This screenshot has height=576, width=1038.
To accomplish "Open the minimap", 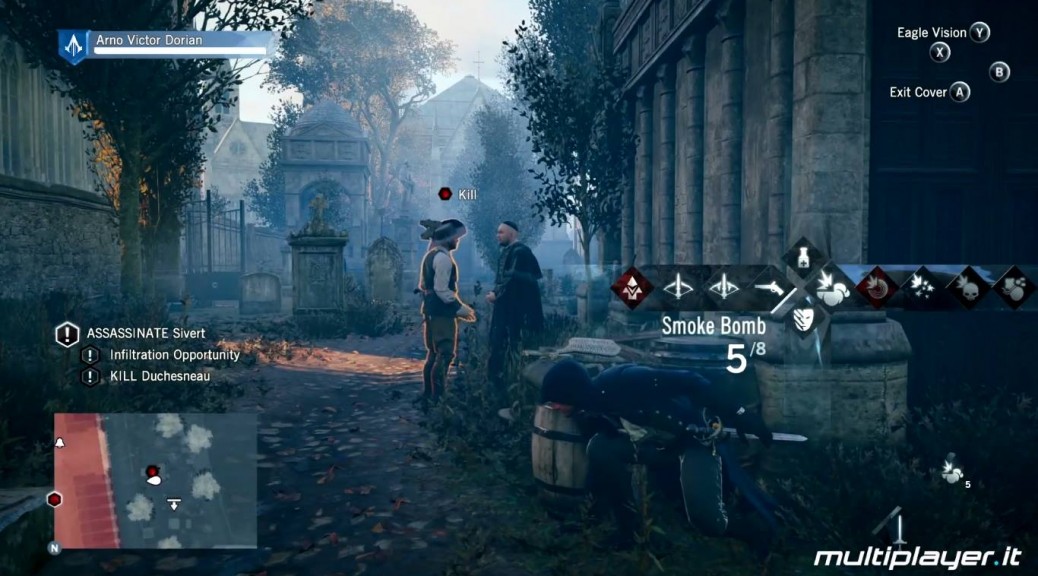I will pos(155,480).
